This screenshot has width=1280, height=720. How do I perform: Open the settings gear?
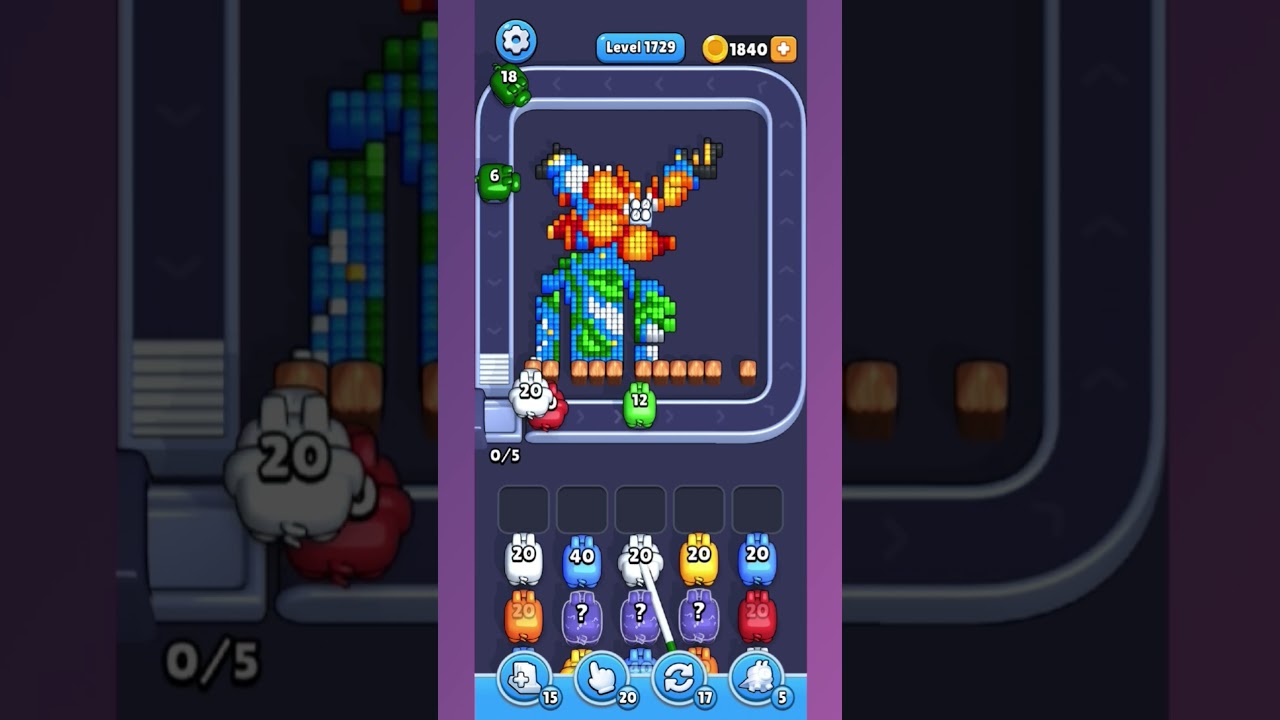click(x=513, y=39)
